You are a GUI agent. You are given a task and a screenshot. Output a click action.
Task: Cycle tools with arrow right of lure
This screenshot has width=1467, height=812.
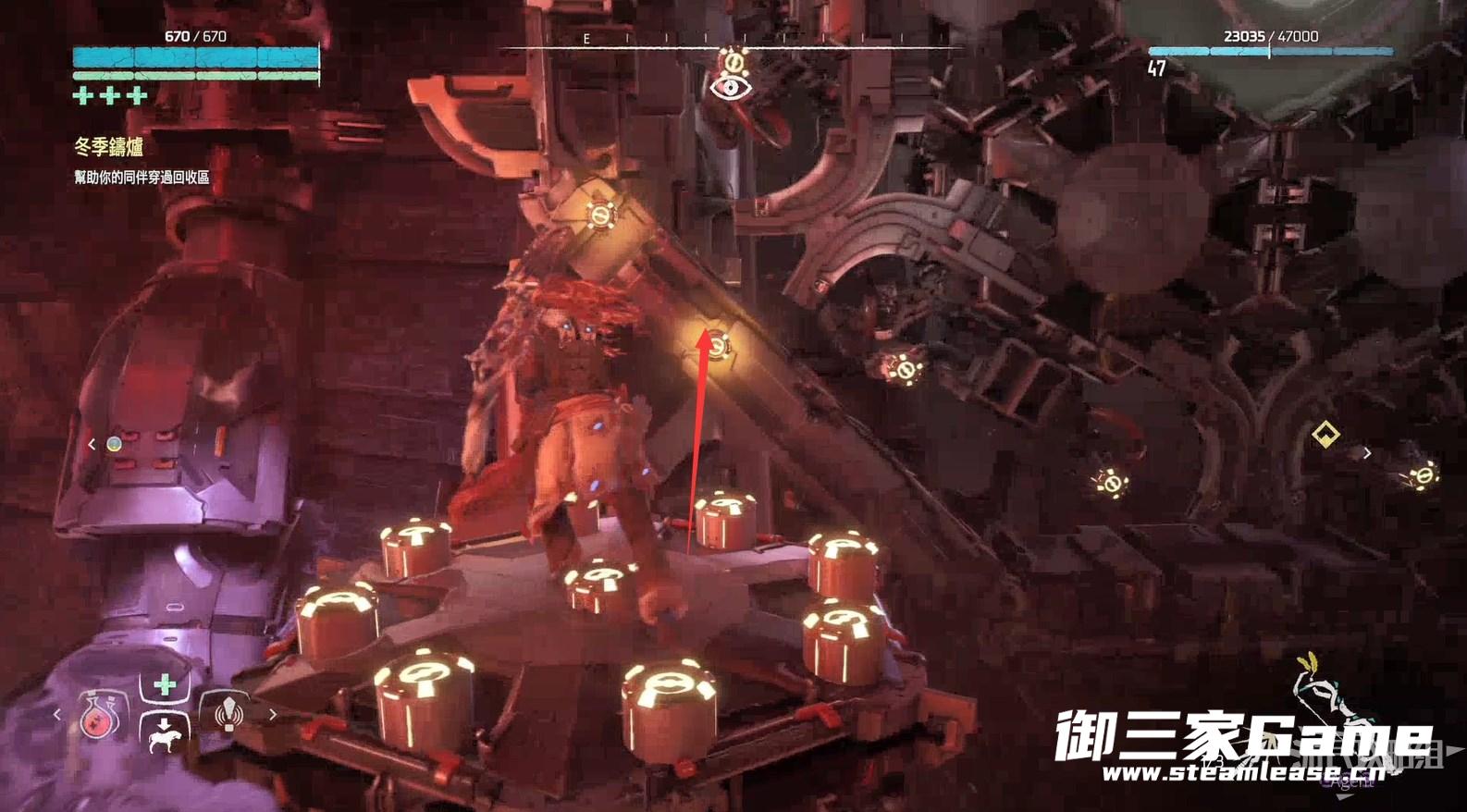(272, 714)
